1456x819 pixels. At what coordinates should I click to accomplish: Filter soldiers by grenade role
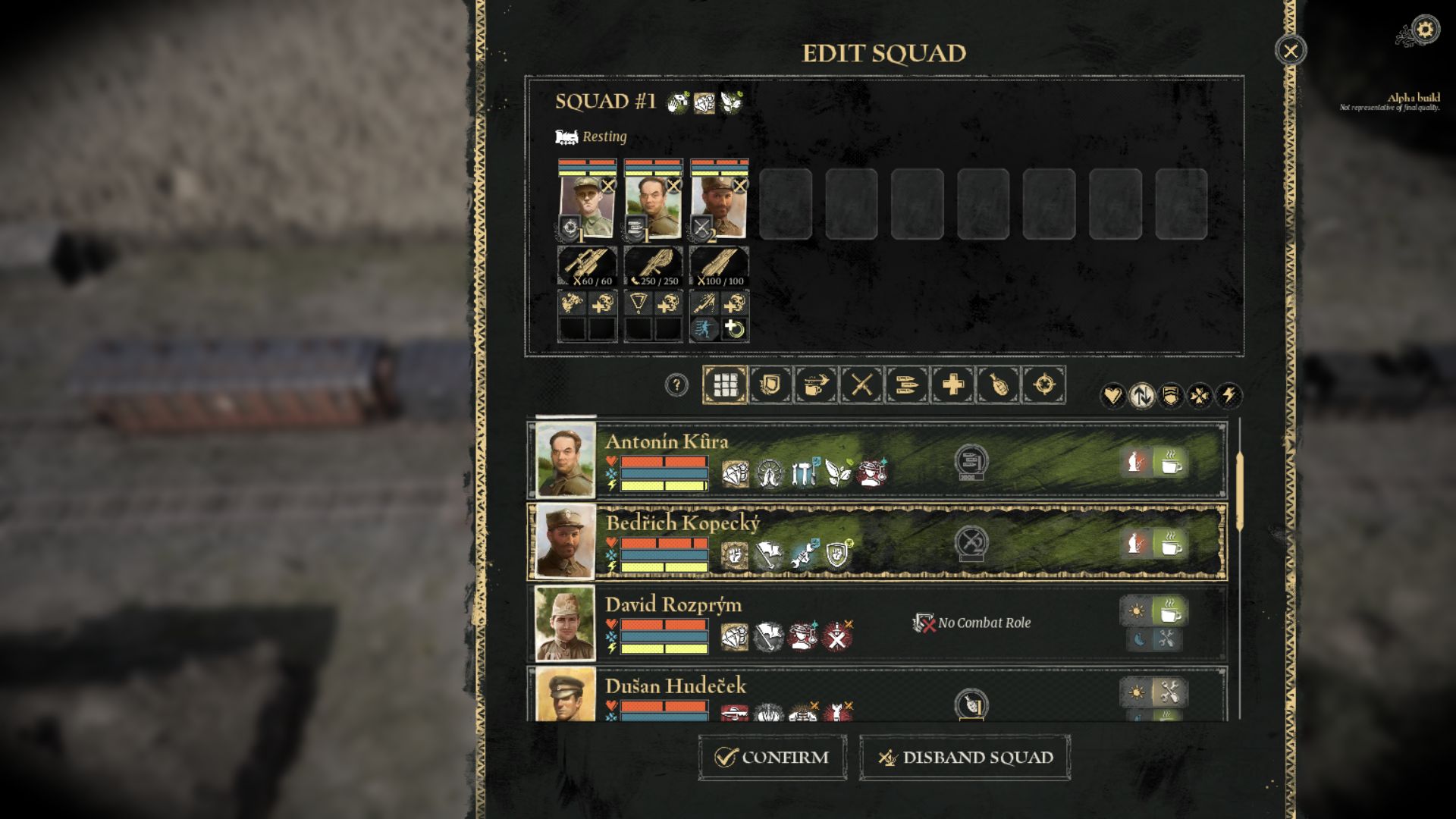tap(998, 385)
